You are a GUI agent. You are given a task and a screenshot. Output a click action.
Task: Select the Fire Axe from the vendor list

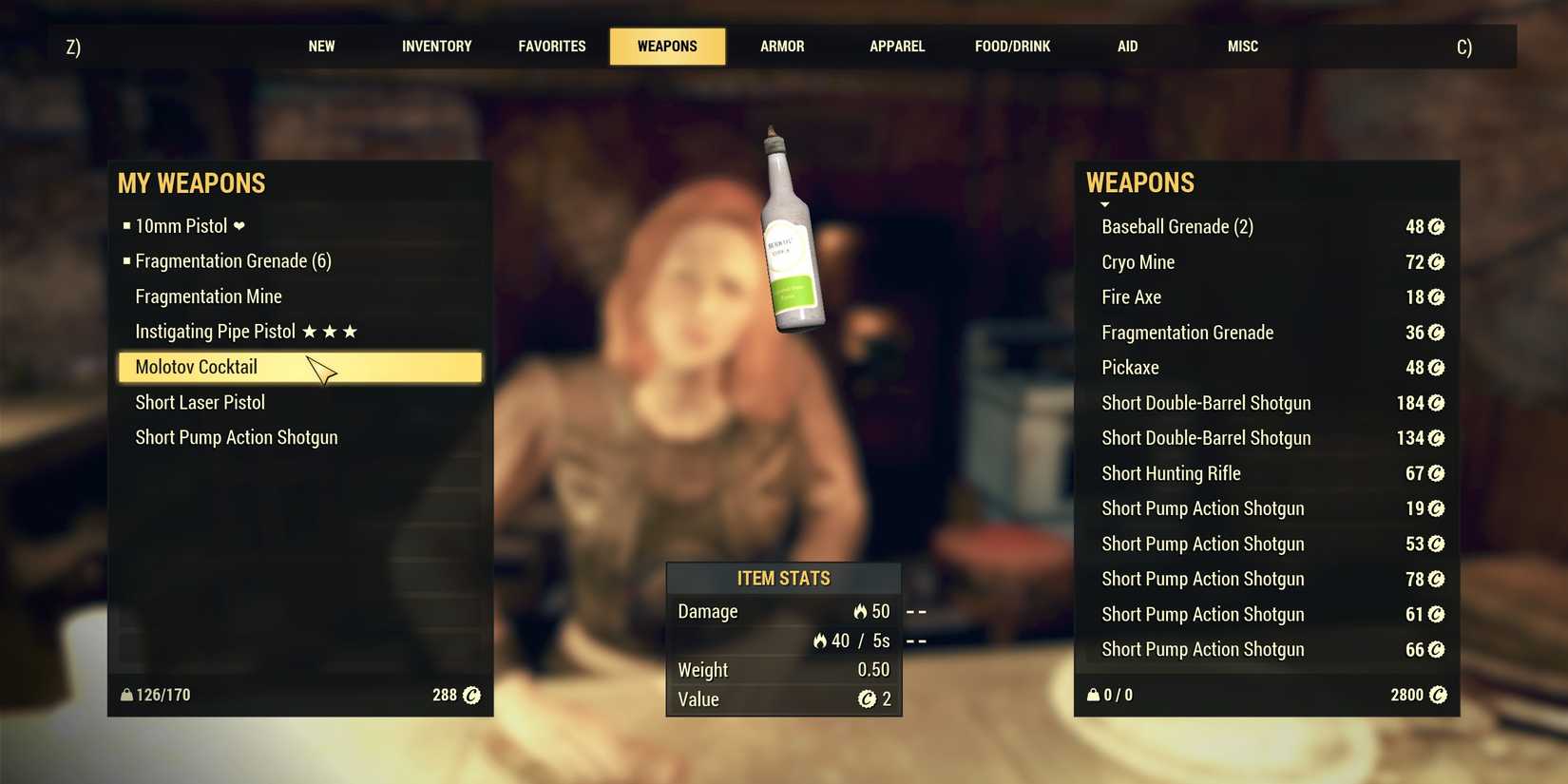[x=1131, y=296]
